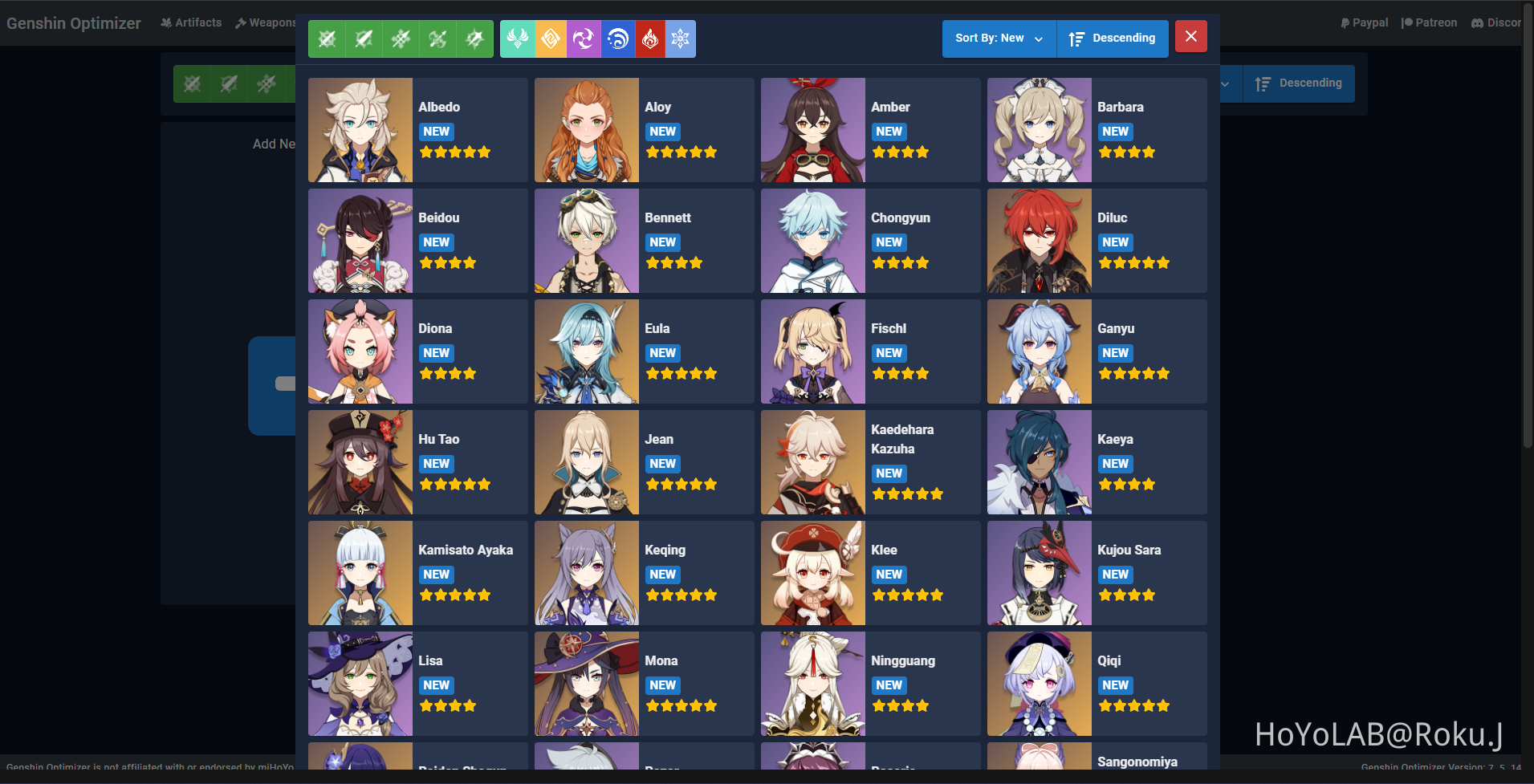Screen dimensions: 1534x784
Task: Switch sorting order to Descending
Action: point(1113,38)
